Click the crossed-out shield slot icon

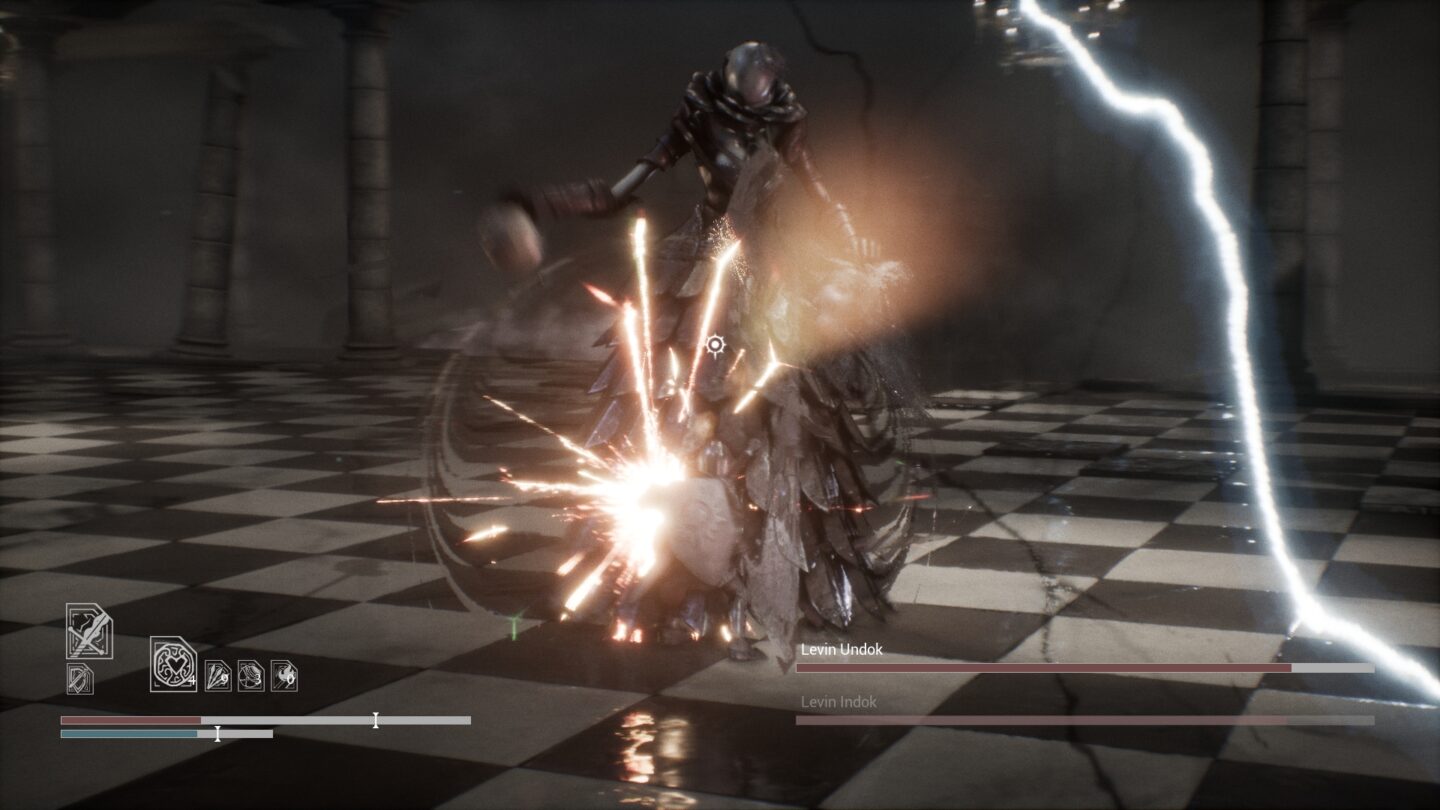click(x=80, y=678)
